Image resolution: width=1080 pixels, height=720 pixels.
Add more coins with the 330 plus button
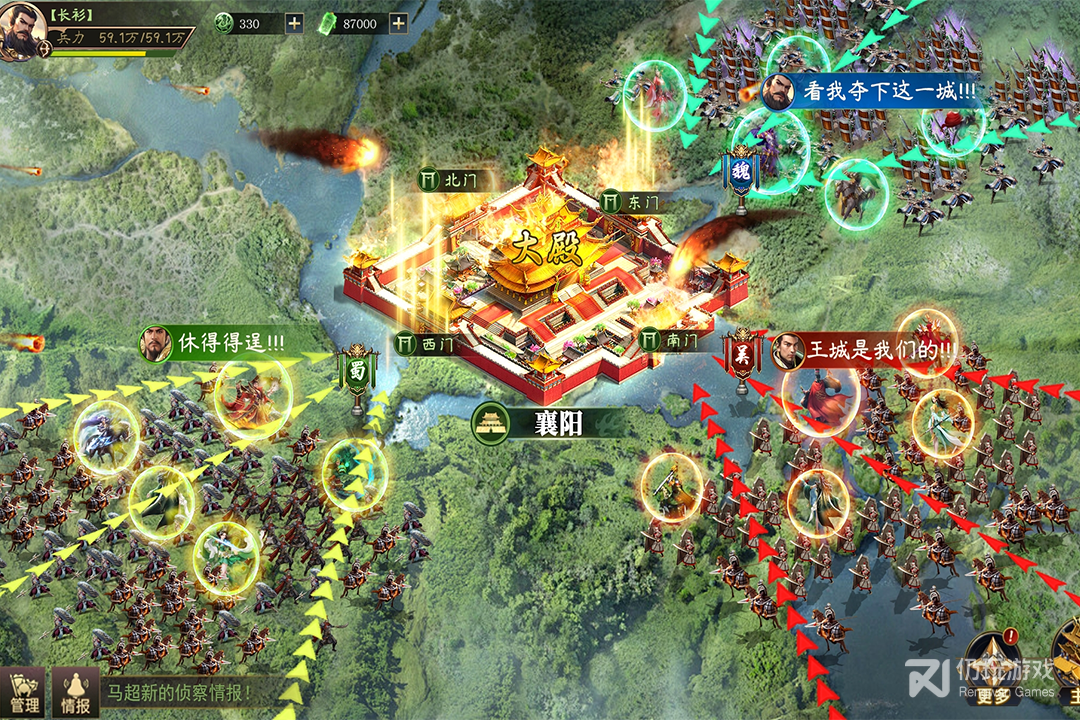pos(294,24)
